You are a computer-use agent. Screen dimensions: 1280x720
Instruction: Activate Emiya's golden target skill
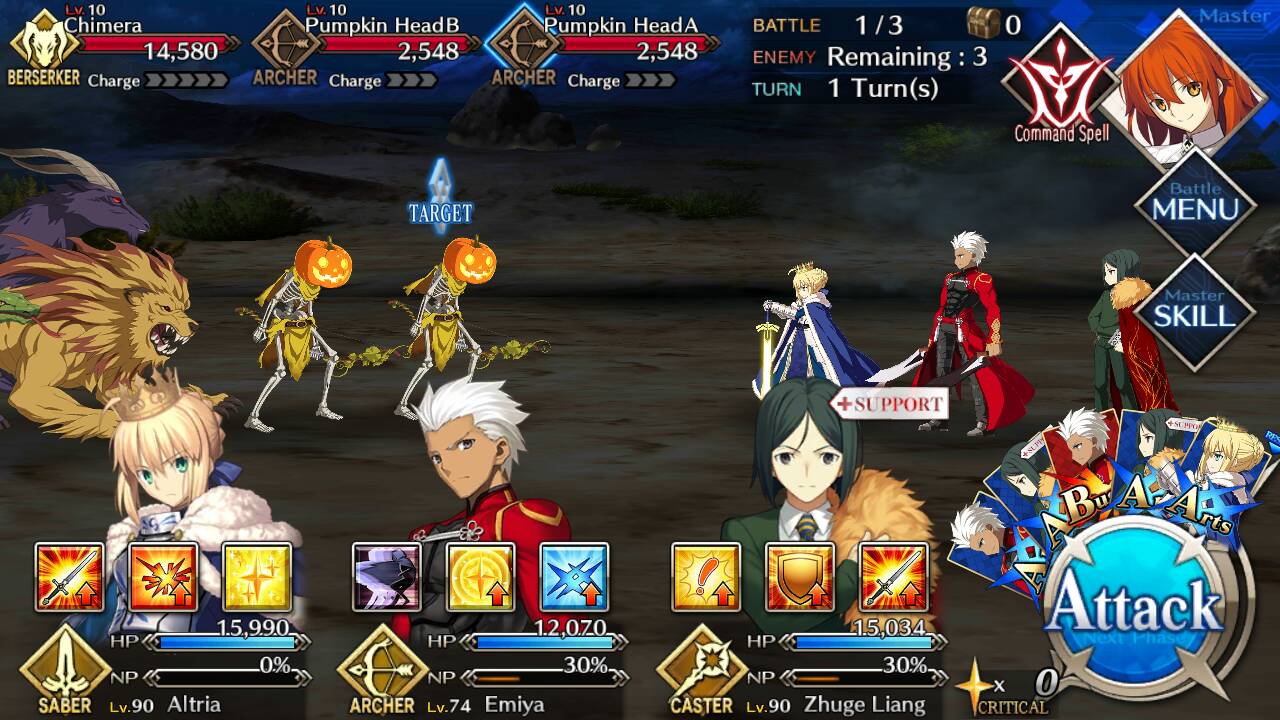pos(481,577)
